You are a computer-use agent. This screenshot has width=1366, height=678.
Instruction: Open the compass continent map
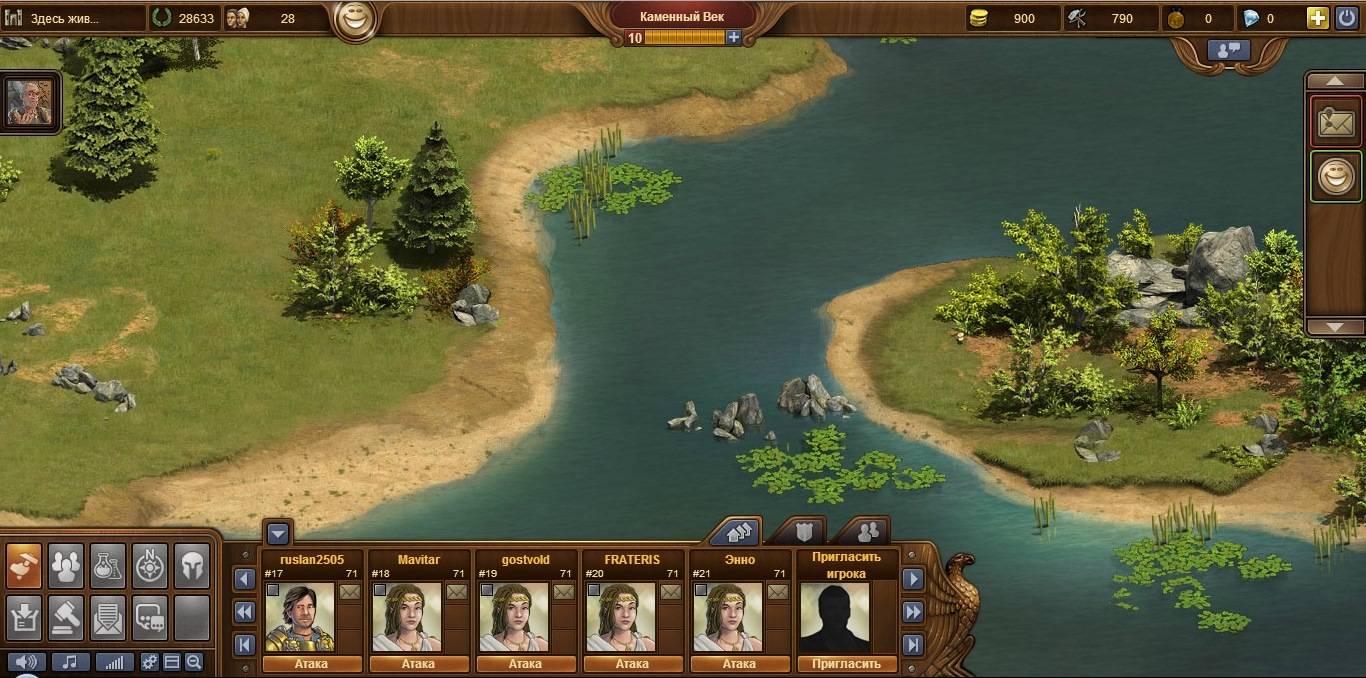150,567
